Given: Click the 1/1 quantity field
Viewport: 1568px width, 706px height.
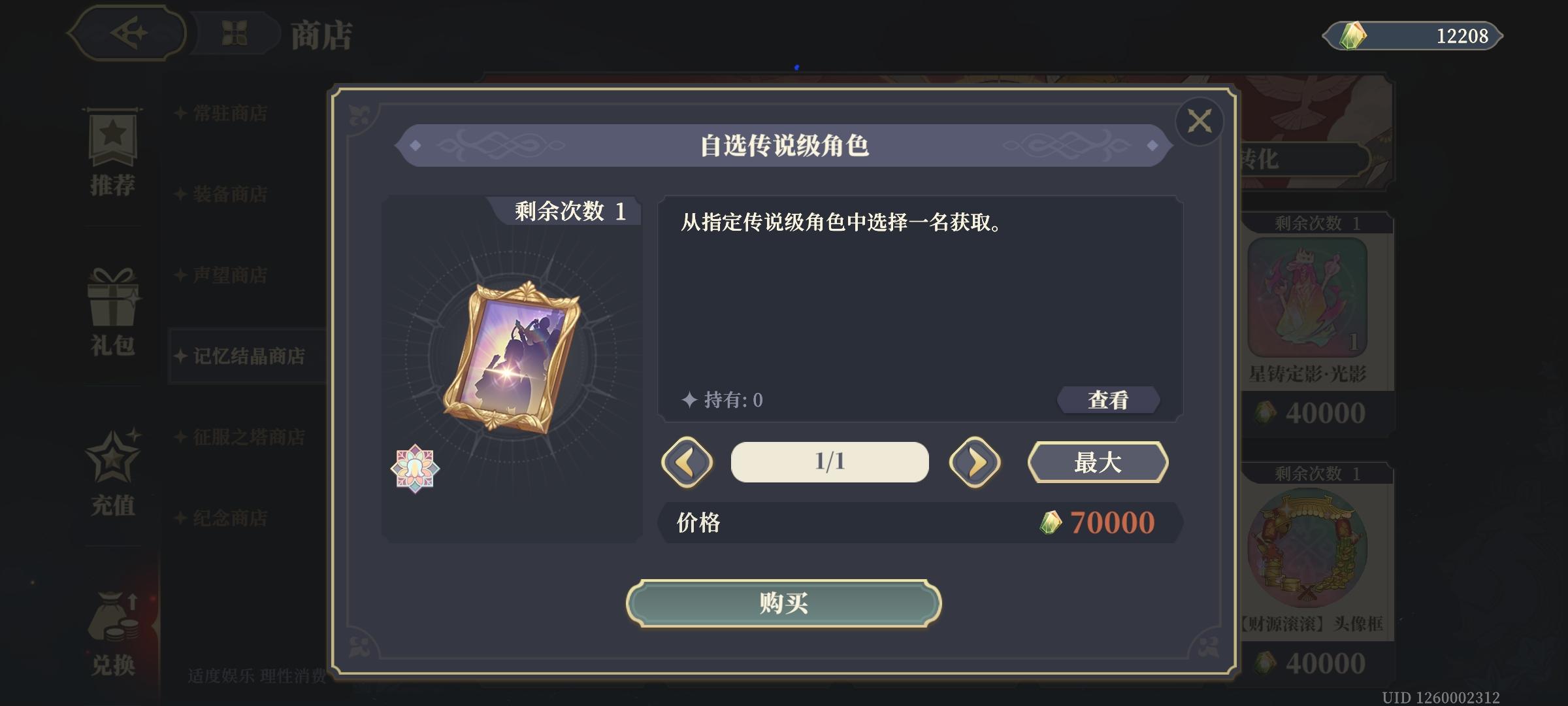Looking at the screenshot, I should [828, 462].
